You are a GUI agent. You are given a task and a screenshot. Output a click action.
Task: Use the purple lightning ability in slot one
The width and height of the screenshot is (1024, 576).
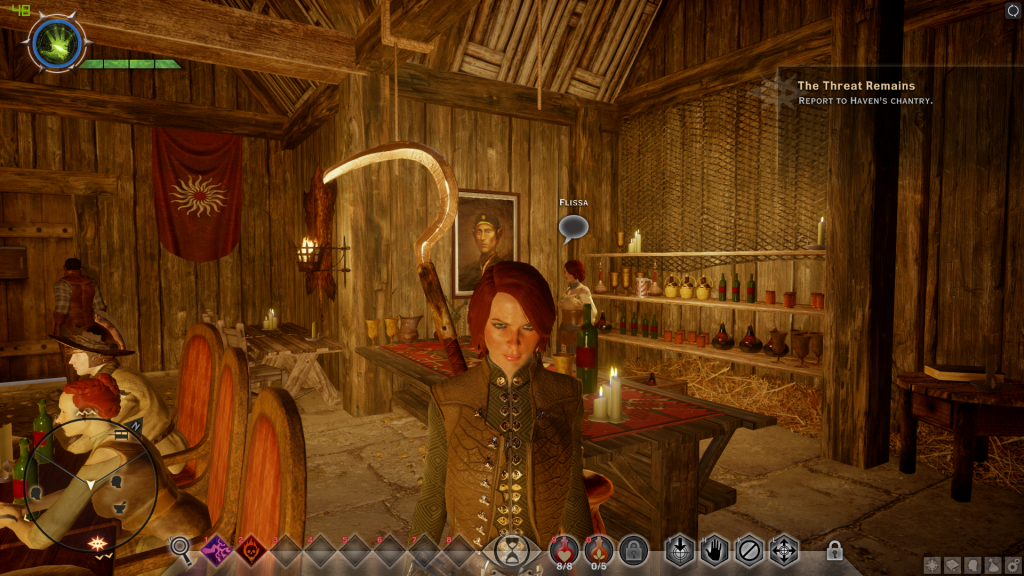pos(216,549)
